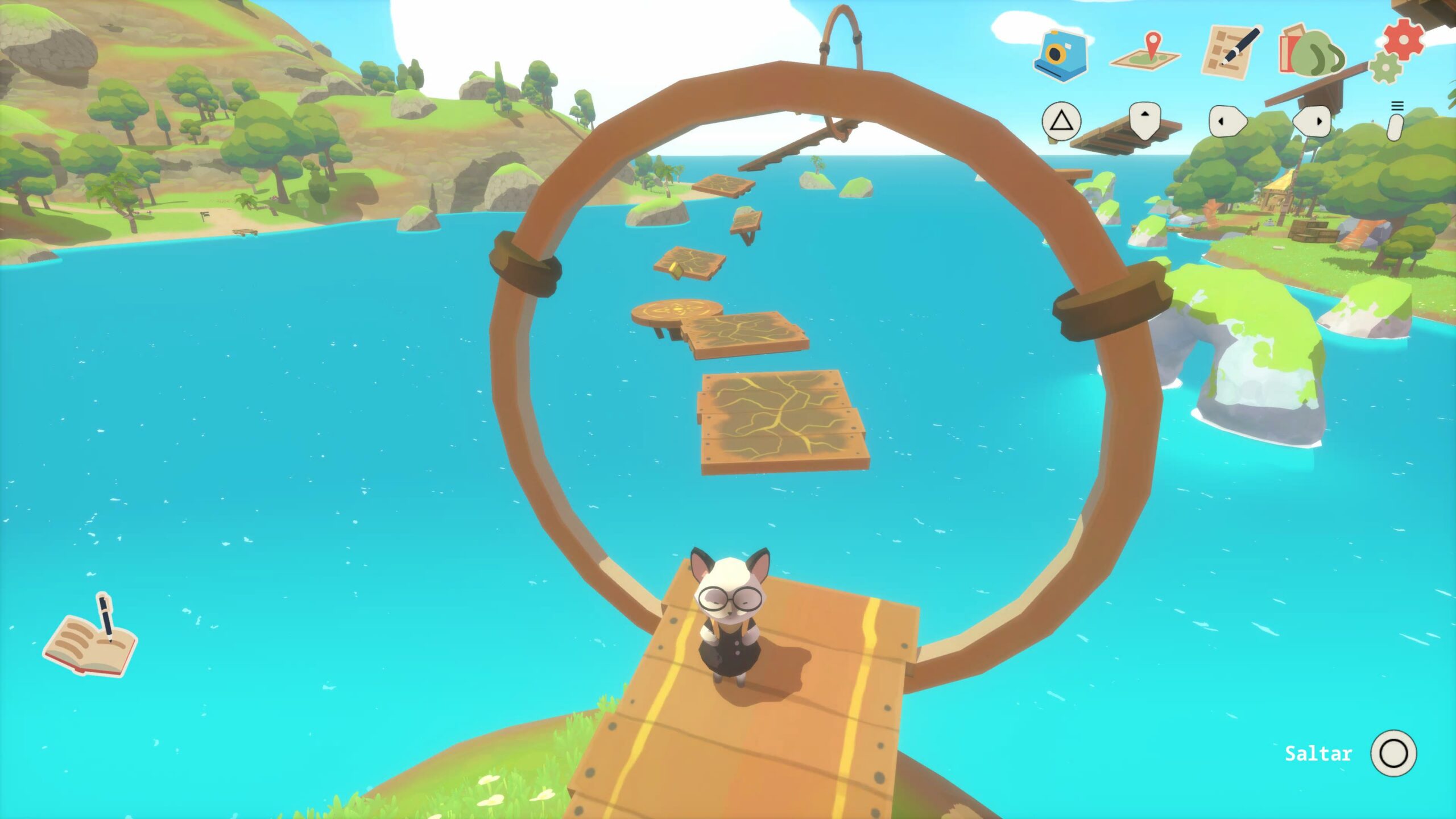Open the green backpack inventory

[x=1314, y=51]
